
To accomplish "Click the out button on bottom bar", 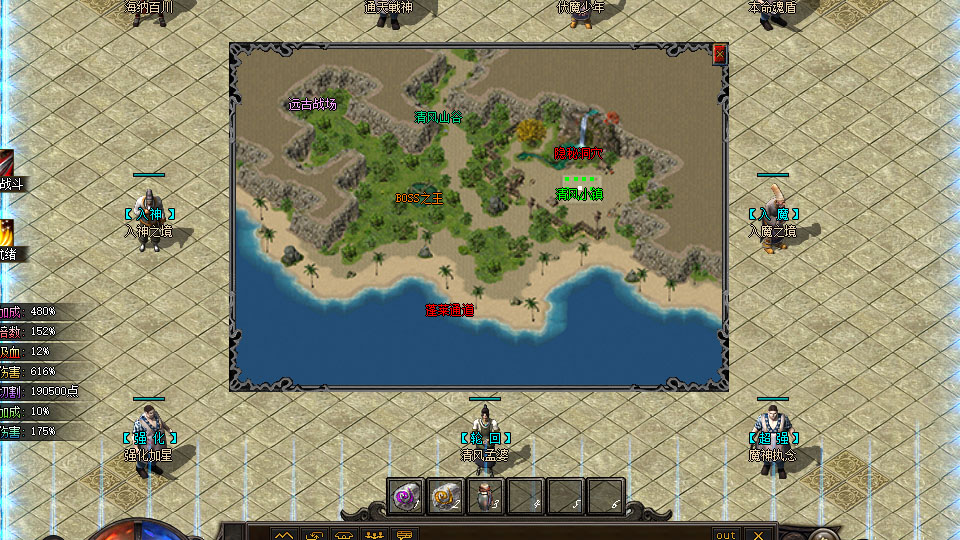I will [x=726, y=534].
